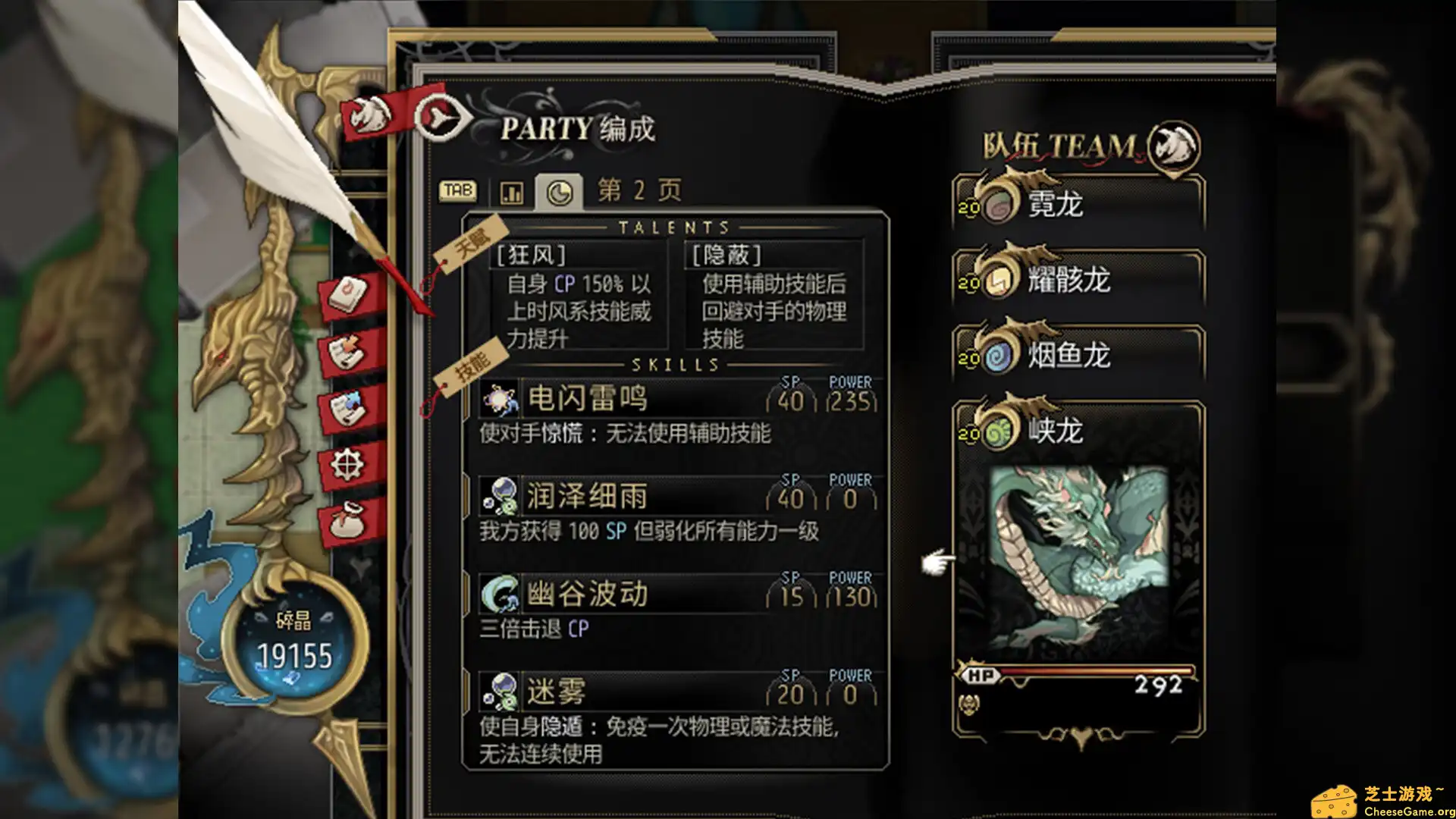The width and height of the screenshot is (1456, 819).
Task: Select the 耀骸龙 team member
Action: click(x=1069, y=281)
